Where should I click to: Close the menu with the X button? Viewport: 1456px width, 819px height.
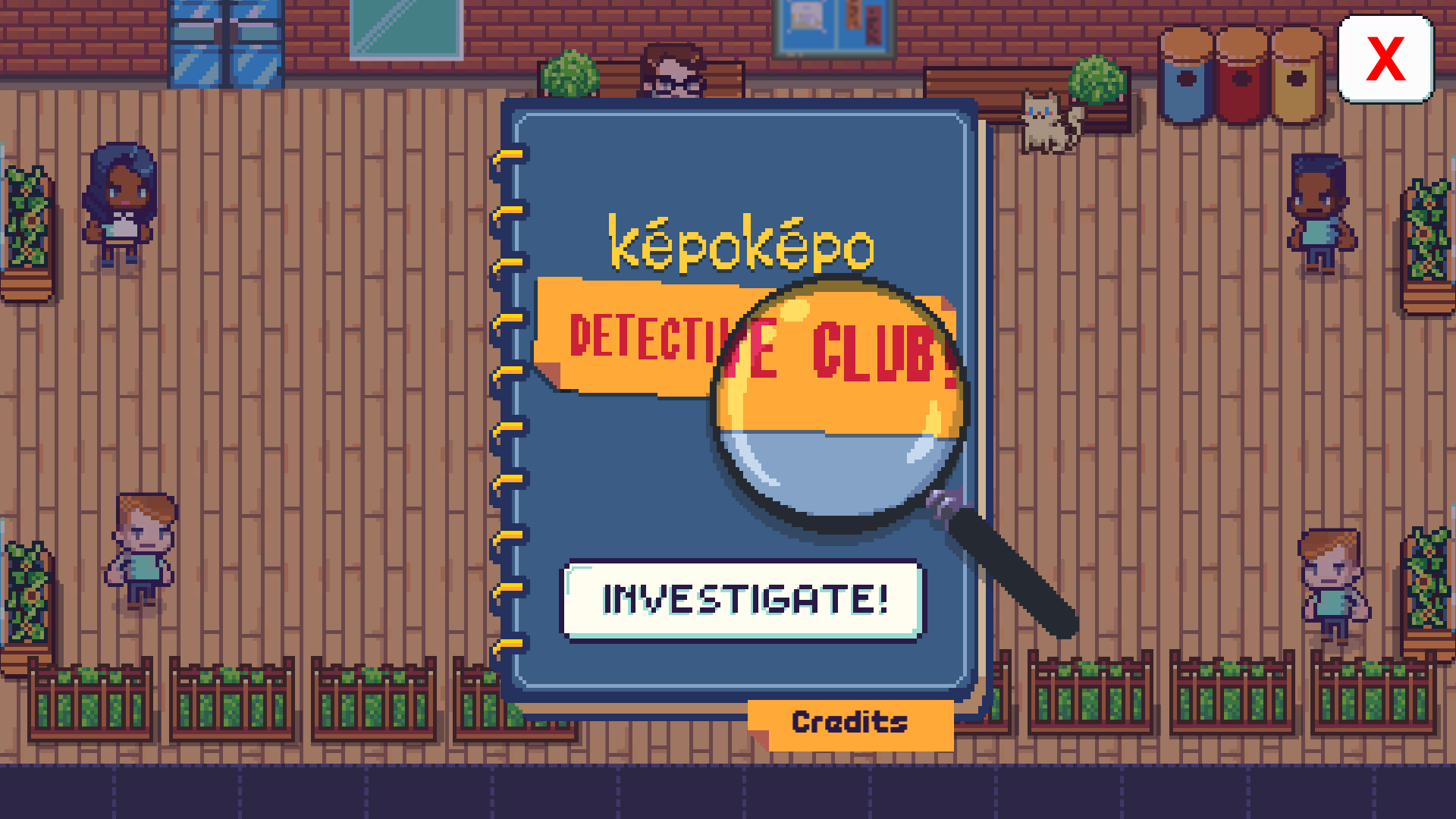(x=1387, y=57)
